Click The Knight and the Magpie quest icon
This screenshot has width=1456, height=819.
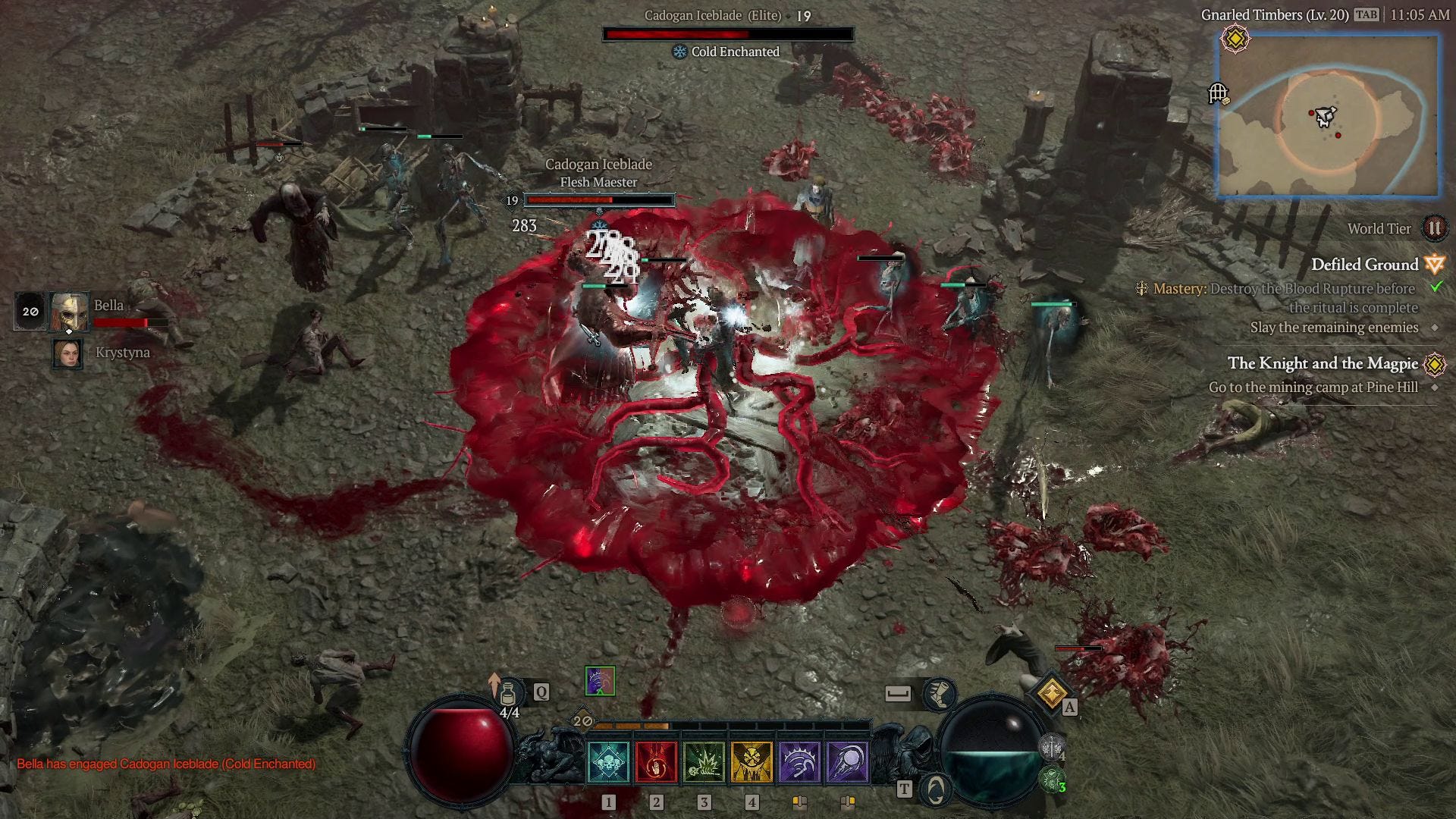[x=1434, y=364]
